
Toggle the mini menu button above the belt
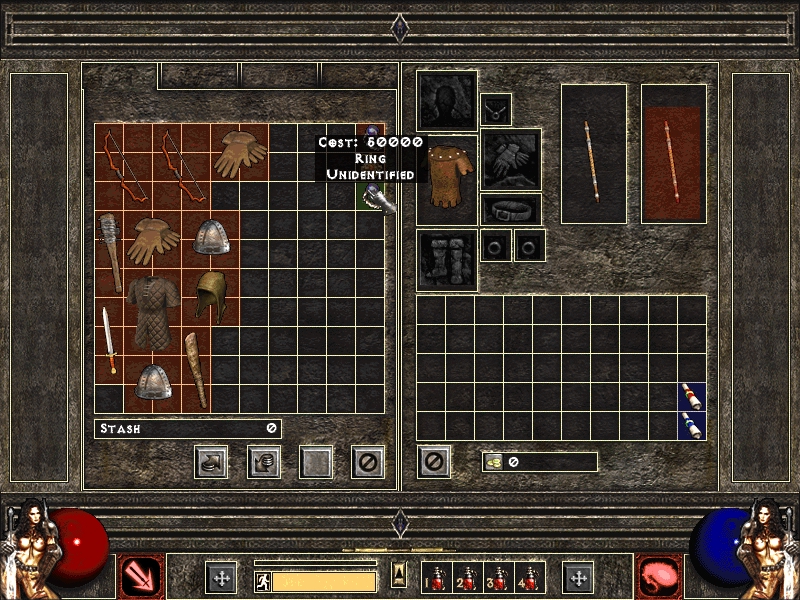tap(399, 573)
